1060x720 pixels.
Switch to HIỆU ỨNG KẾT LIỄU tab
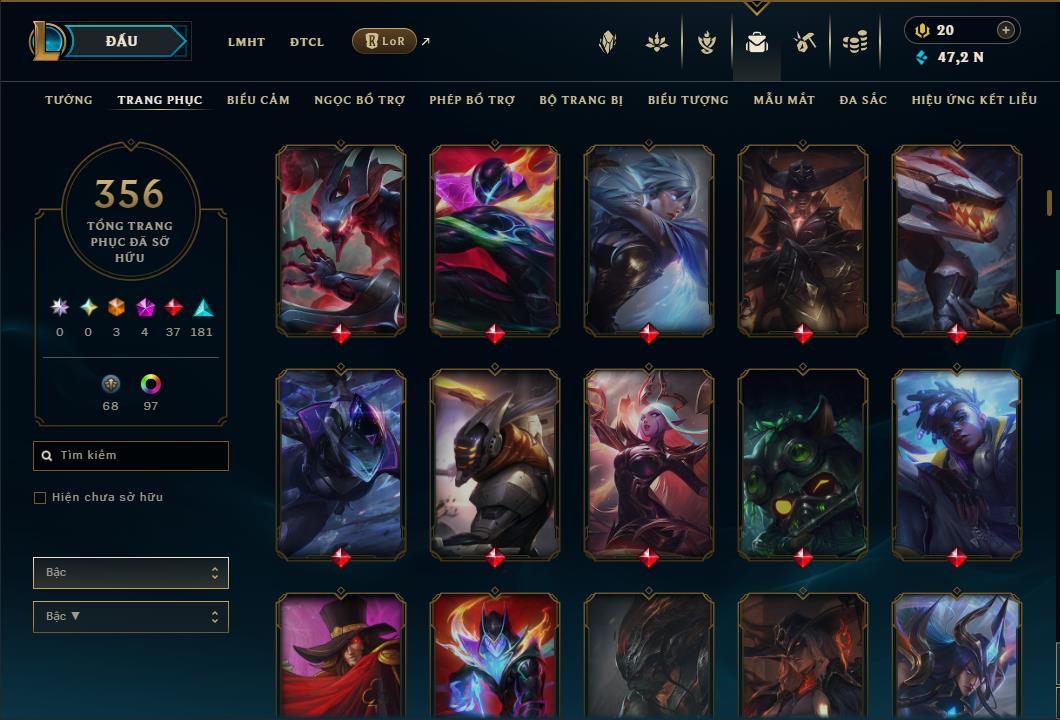click(966, 100)
